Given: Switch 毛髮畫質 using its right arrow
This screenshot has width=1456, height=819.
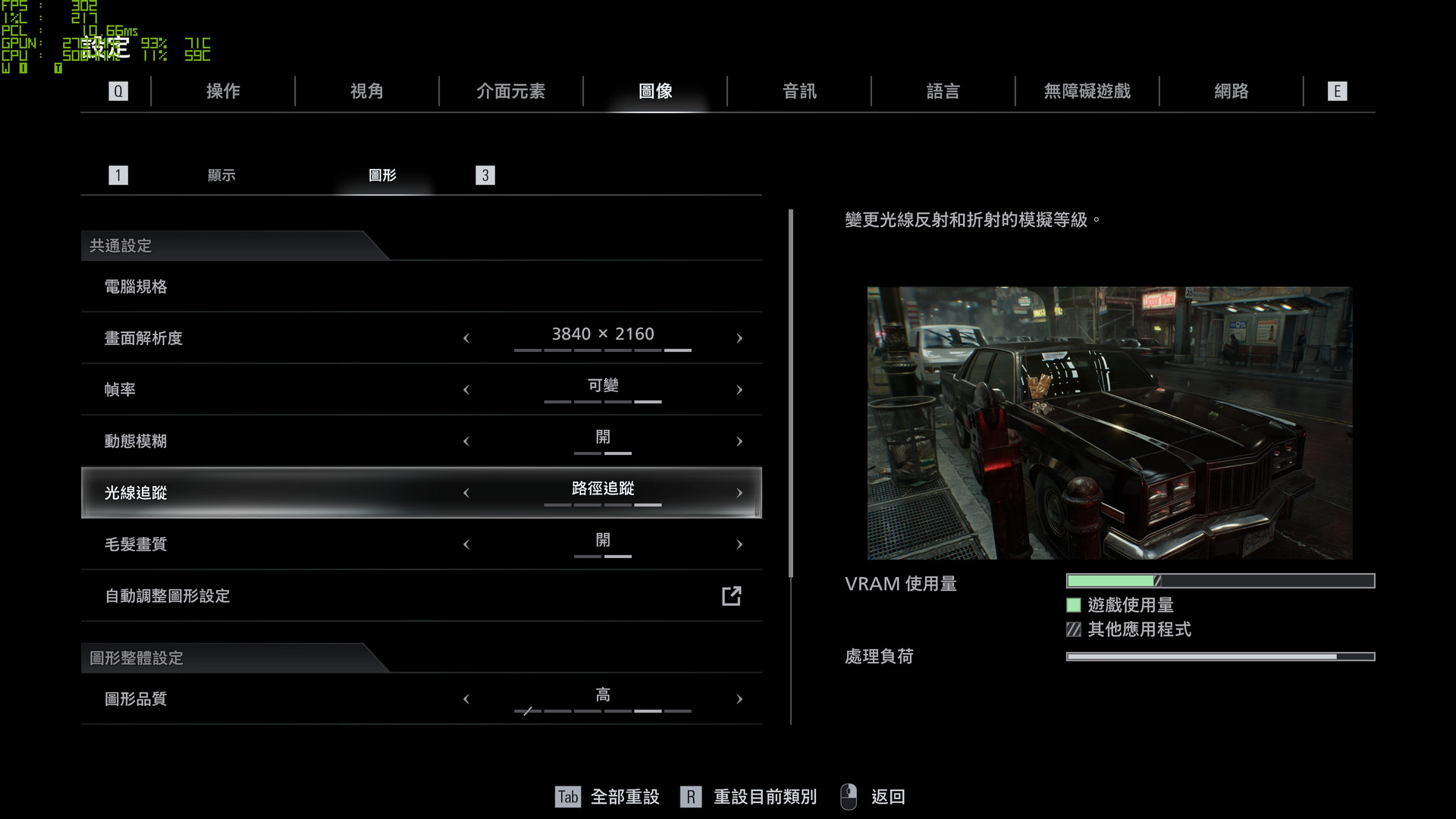Looking at the screenshot, I should point(739,544).
